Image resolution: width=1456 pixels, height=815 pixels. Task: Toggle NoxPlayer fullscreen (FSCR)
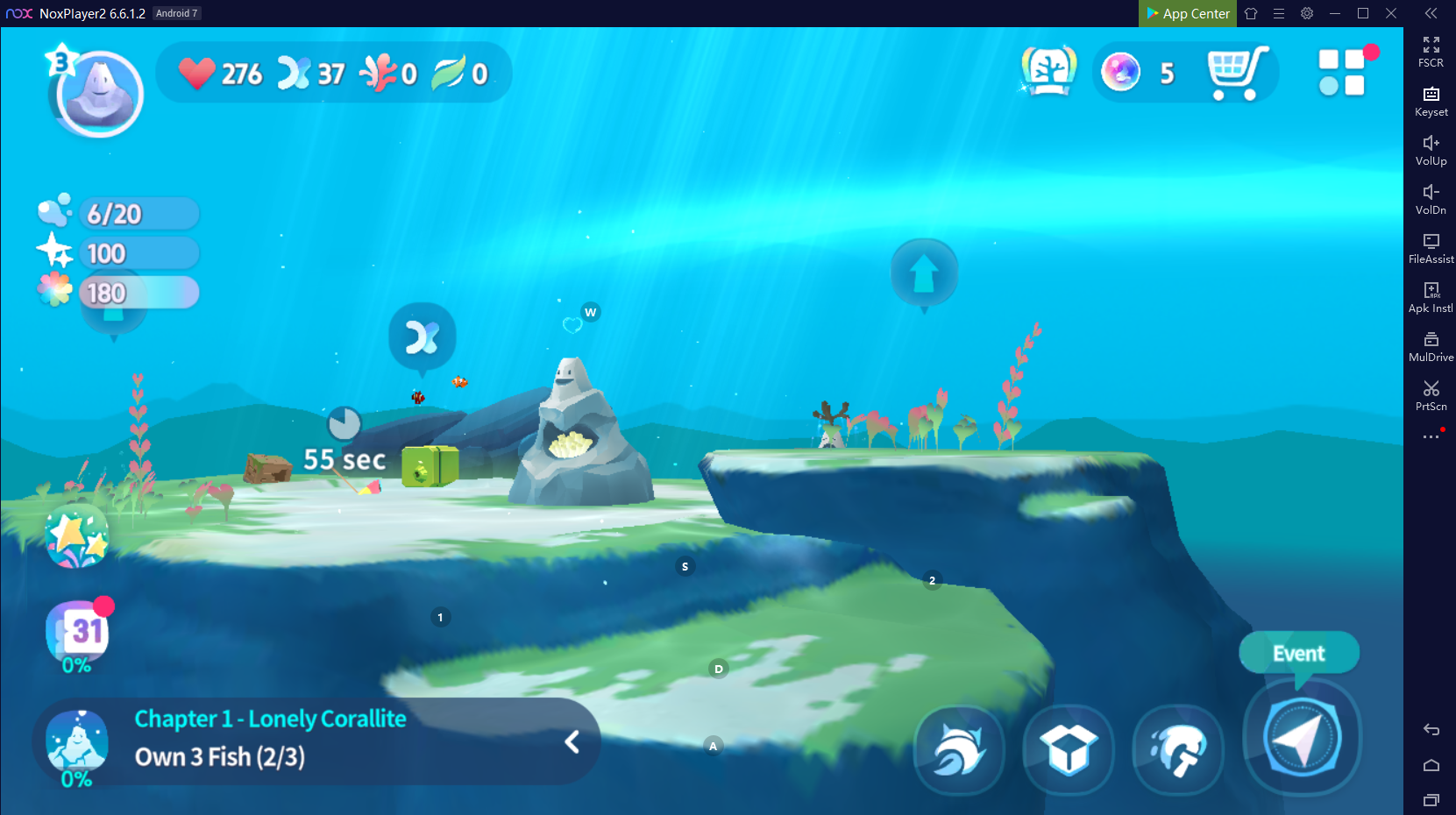(x=1431, y=52)
